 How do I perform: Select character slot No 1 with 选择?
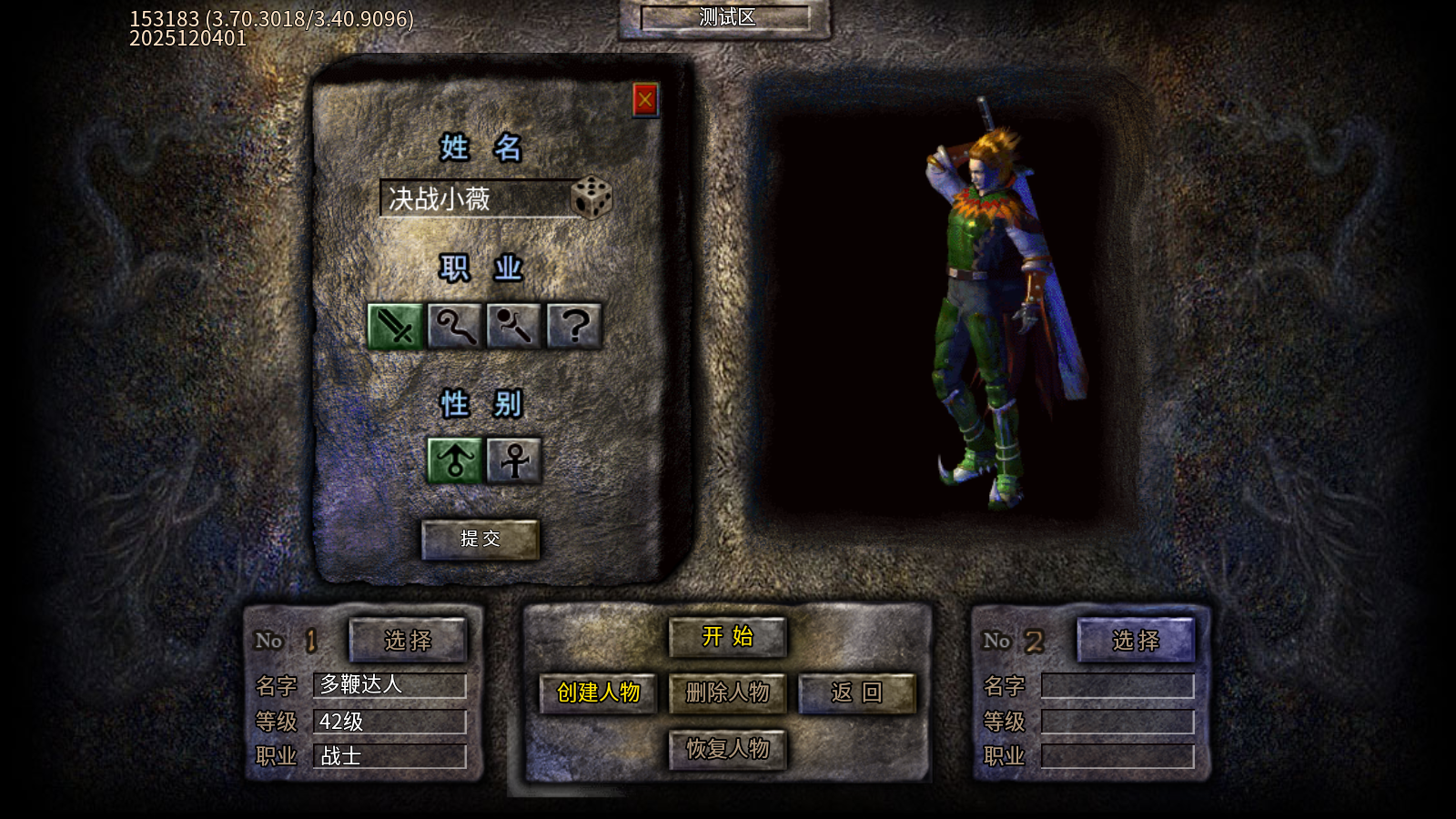(408, 641)
